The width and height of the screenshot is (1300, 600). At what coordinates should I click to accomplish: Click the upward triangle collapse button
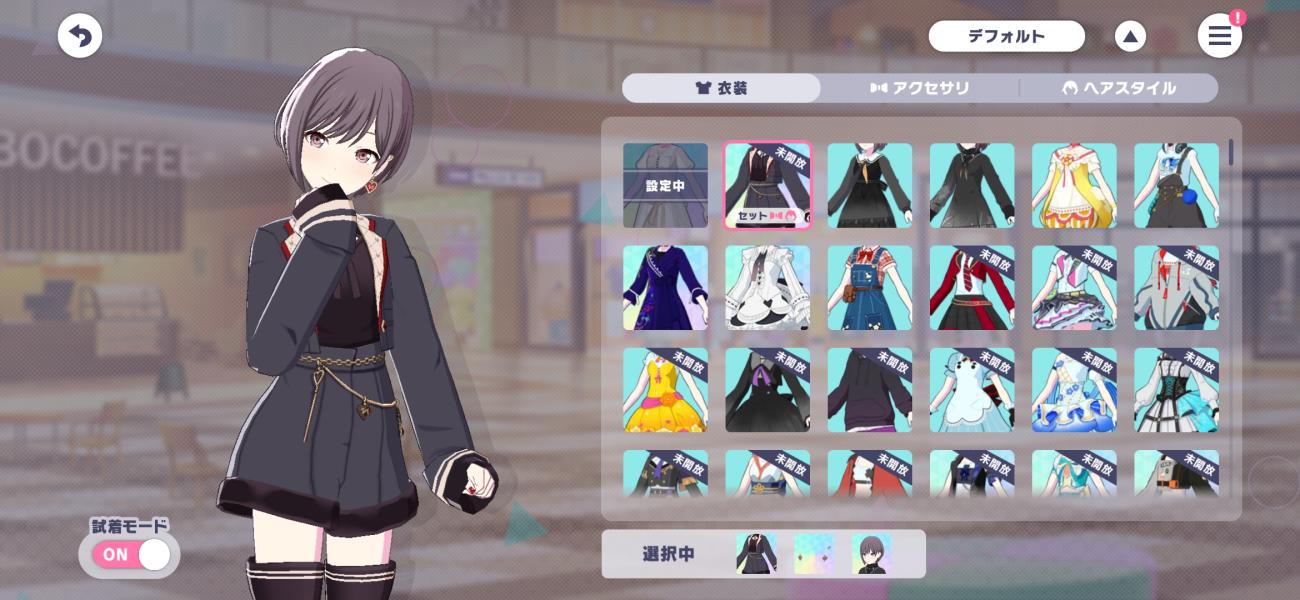pyautogui.click(x=1130, y=37)
